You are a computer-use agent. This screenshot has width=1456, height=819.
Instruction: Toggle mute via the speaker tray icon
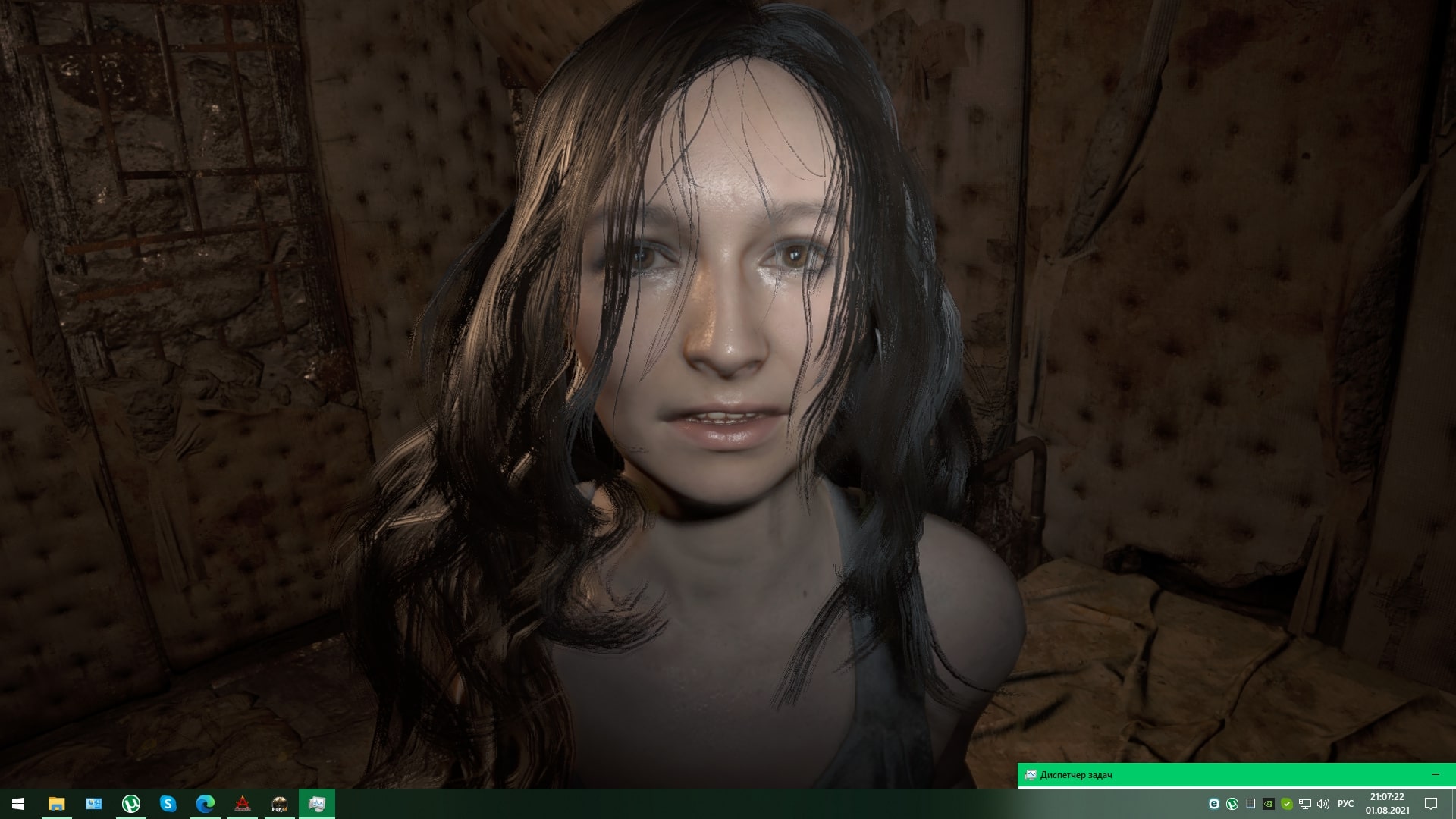pyautogui.click(x=1323, y=804)
